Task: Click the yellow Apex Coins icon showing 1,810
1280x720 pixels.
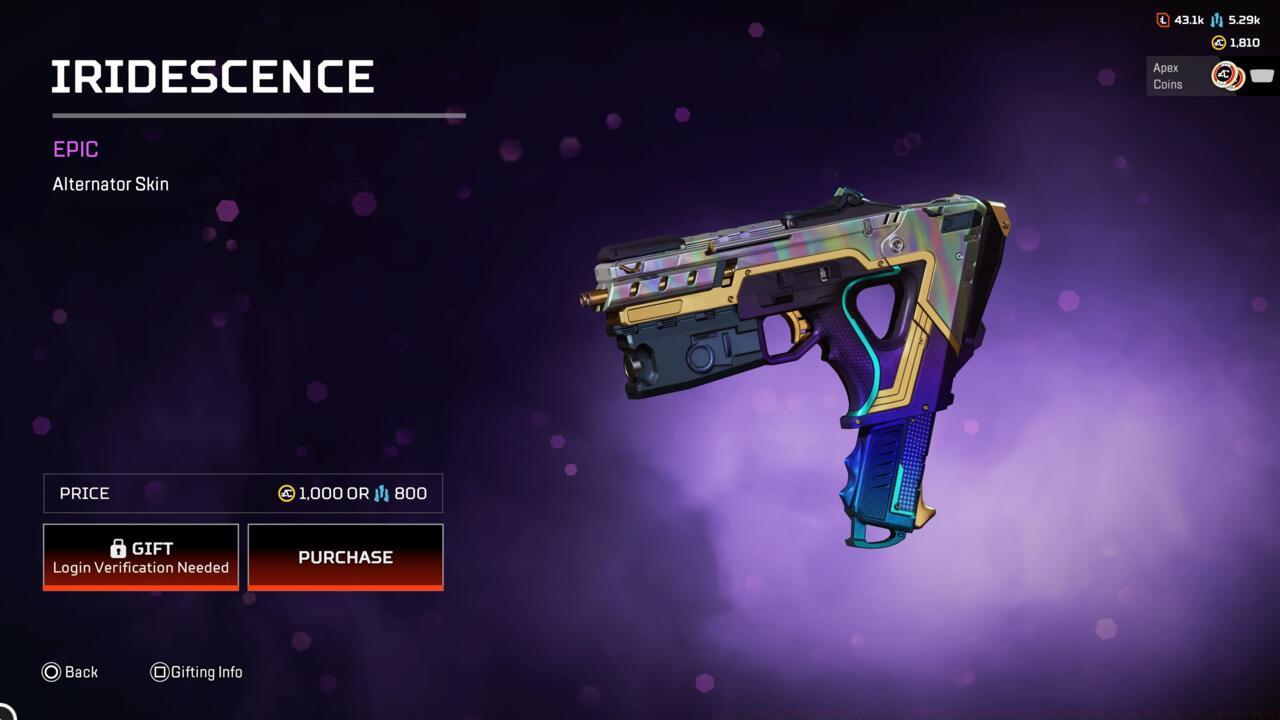Action: click(x=1219, y=42)
